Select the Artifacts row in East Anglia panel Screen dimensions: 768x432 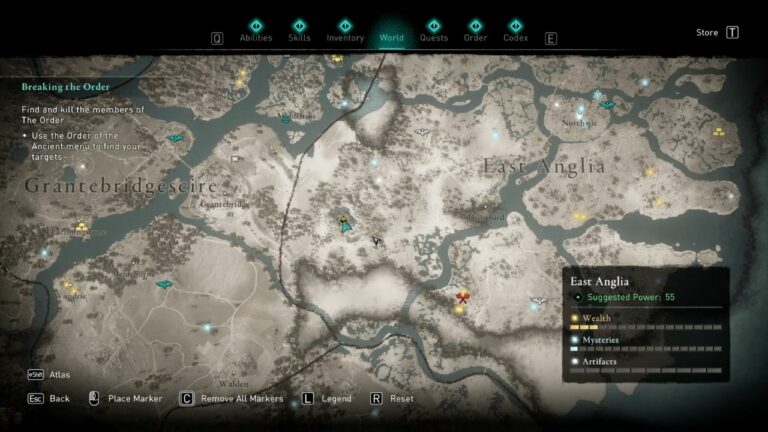point(644,362)
